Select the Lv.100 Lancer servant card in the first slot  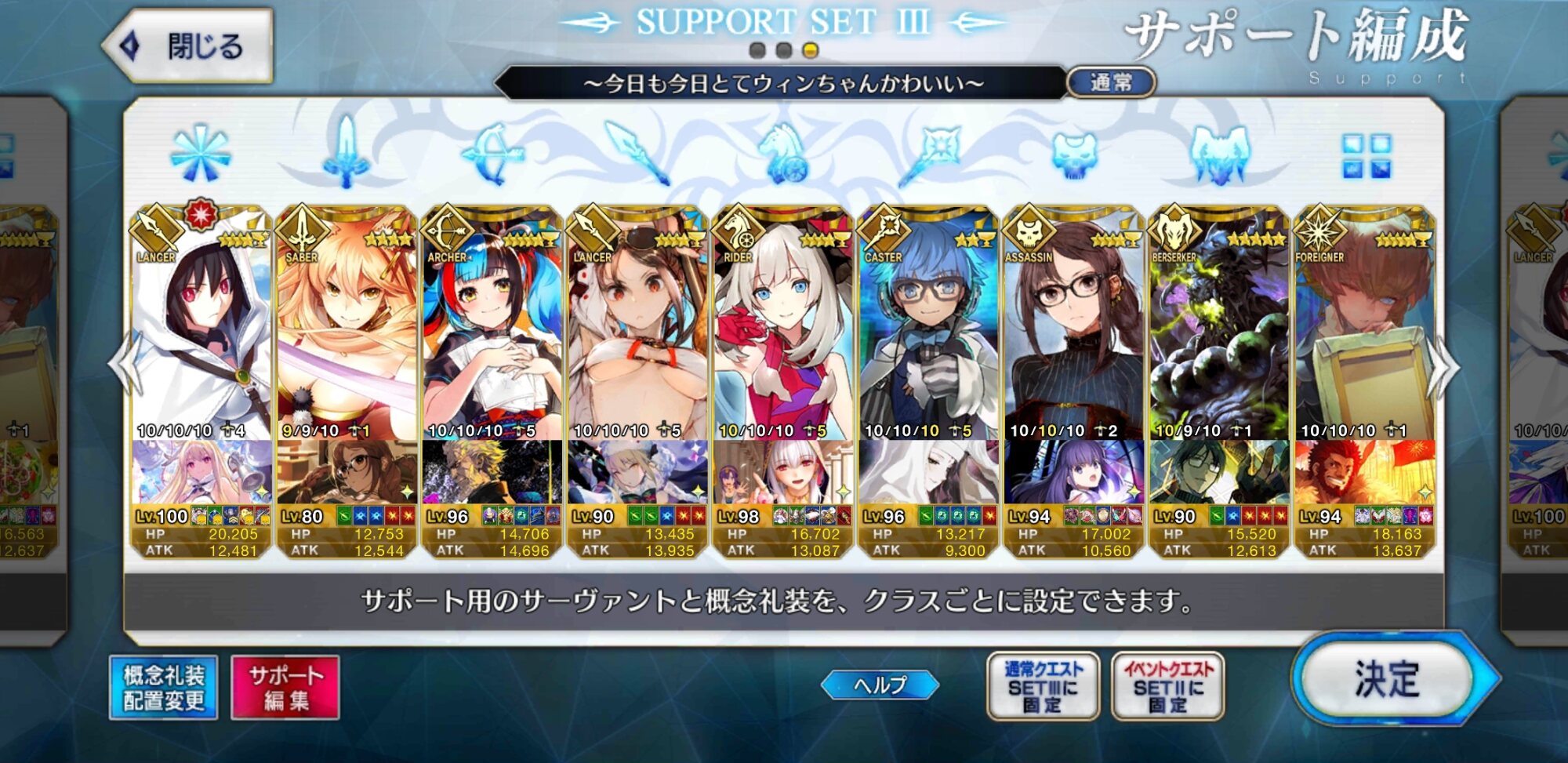coord(201,329)
